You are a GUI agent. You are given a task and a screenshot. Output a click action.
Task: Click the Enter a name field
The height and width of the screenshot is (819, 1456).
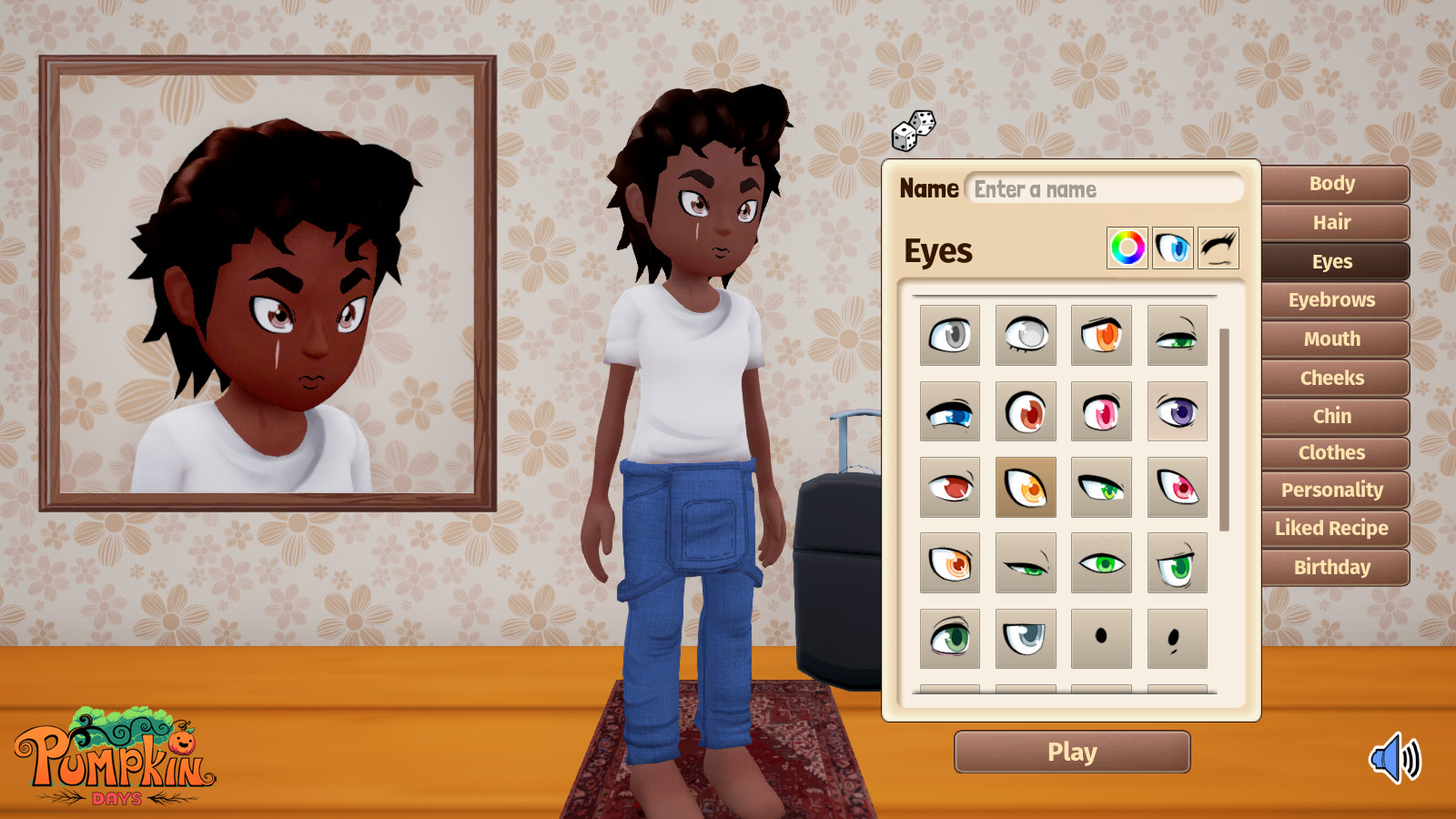tap(1106, 188)
